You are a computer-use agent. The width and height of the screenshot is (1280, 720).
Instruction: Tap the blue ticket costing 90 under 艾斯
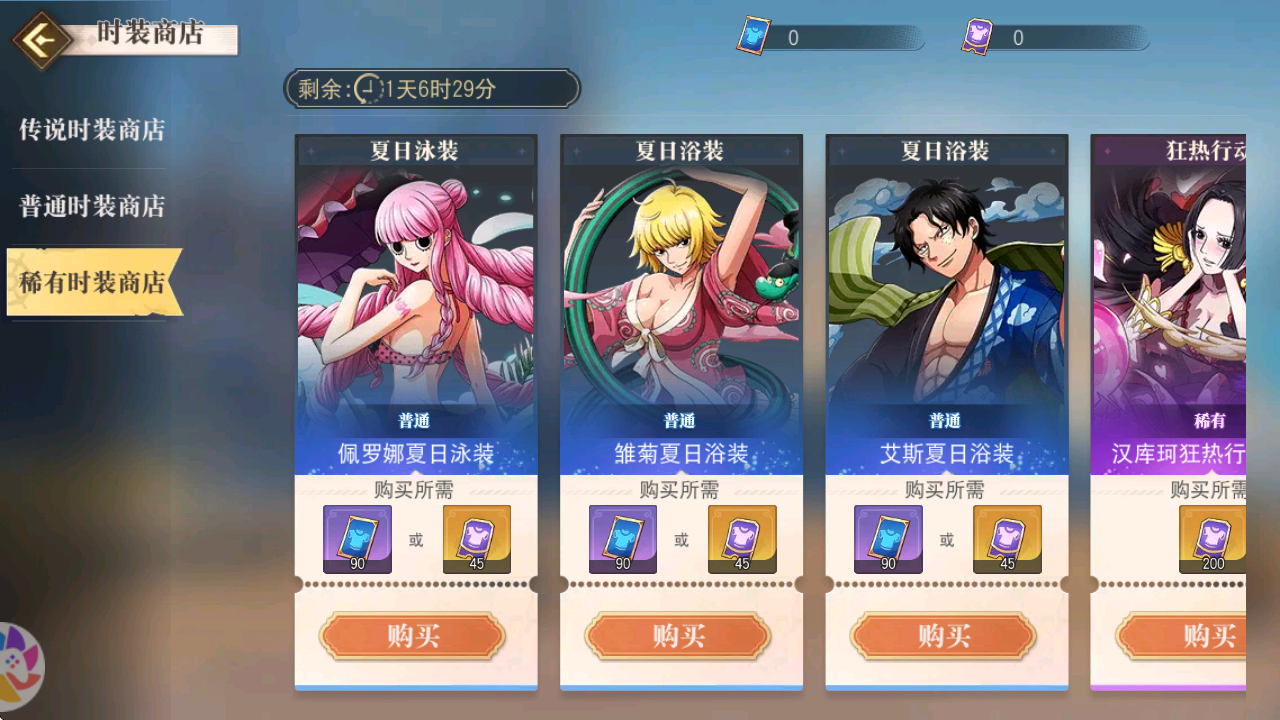[x=888, y=539]
